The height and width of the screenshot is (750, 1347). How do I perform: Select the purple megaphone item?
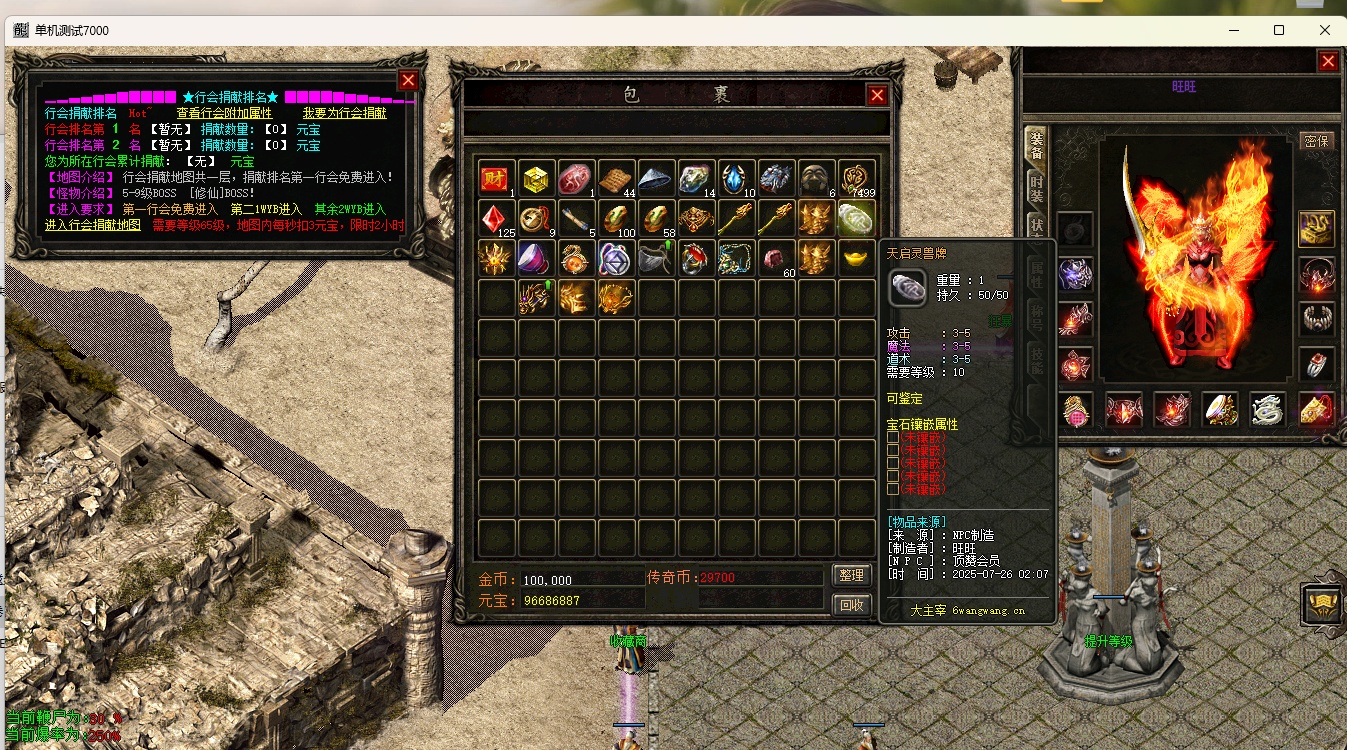tap(537, 258)
